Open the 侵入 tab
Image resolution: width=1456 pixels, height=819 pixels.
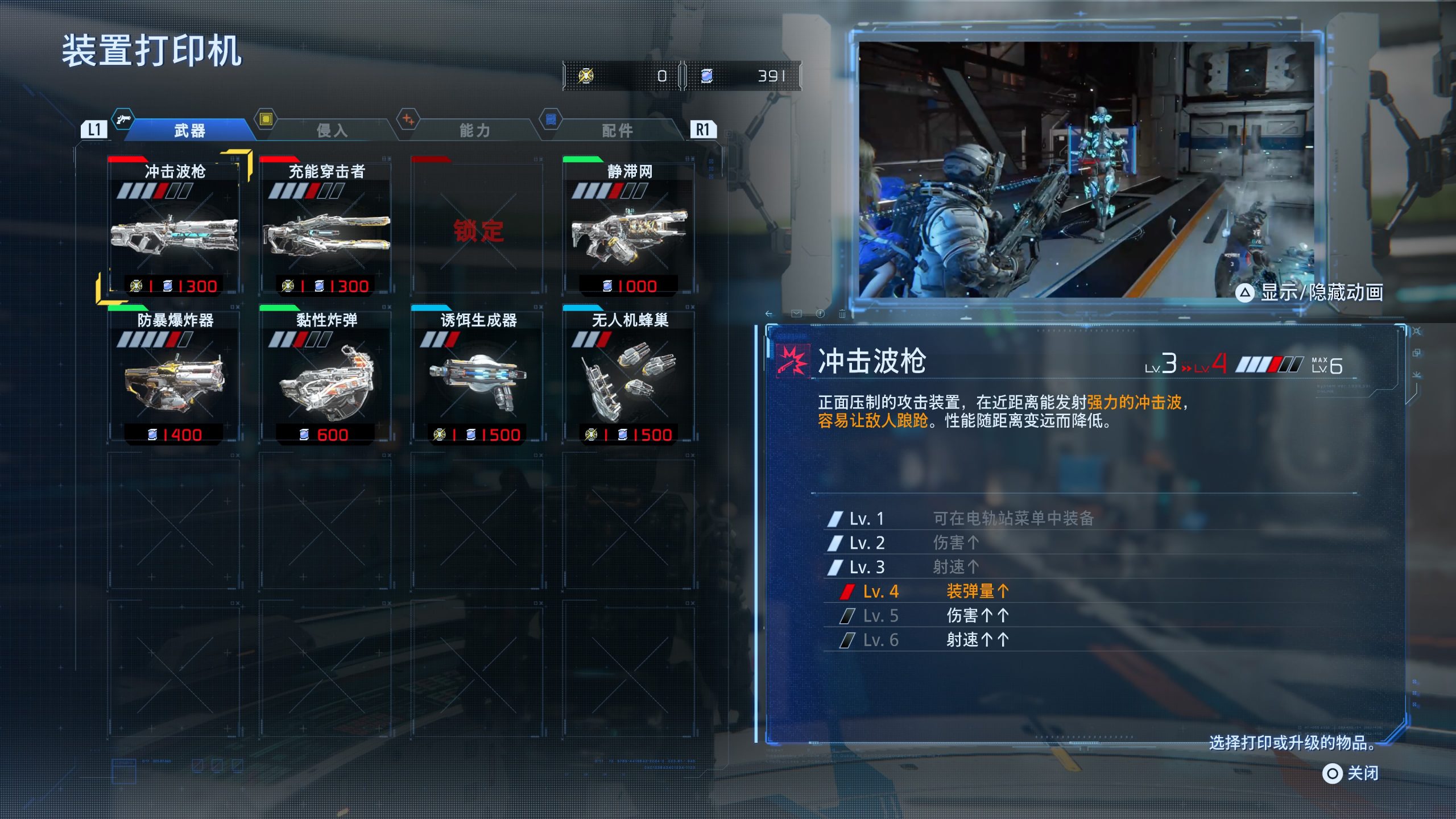(x=332, y=130)
